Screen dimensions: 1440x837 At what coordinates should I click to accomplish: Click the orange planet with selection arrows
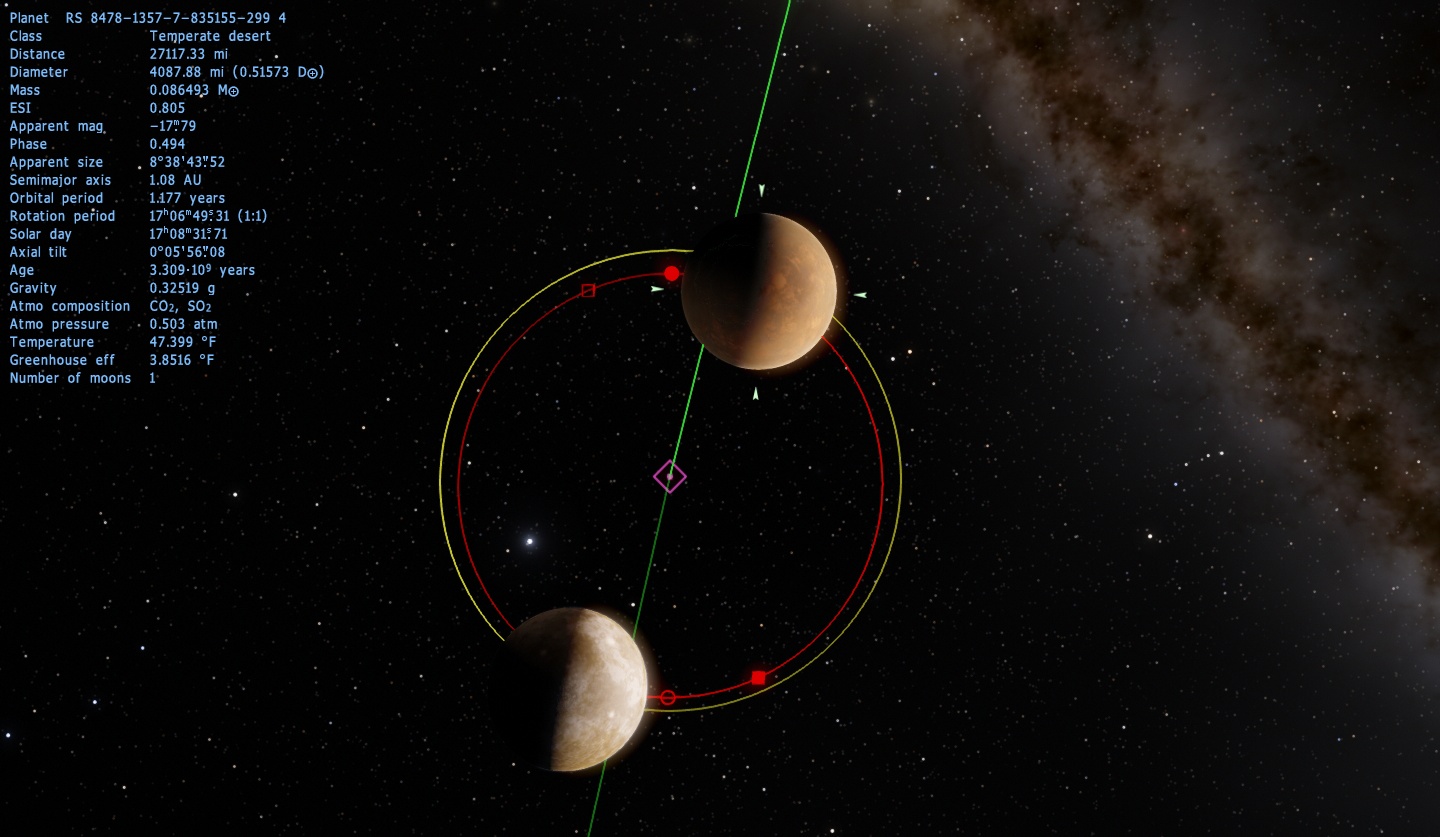(759, 291)
